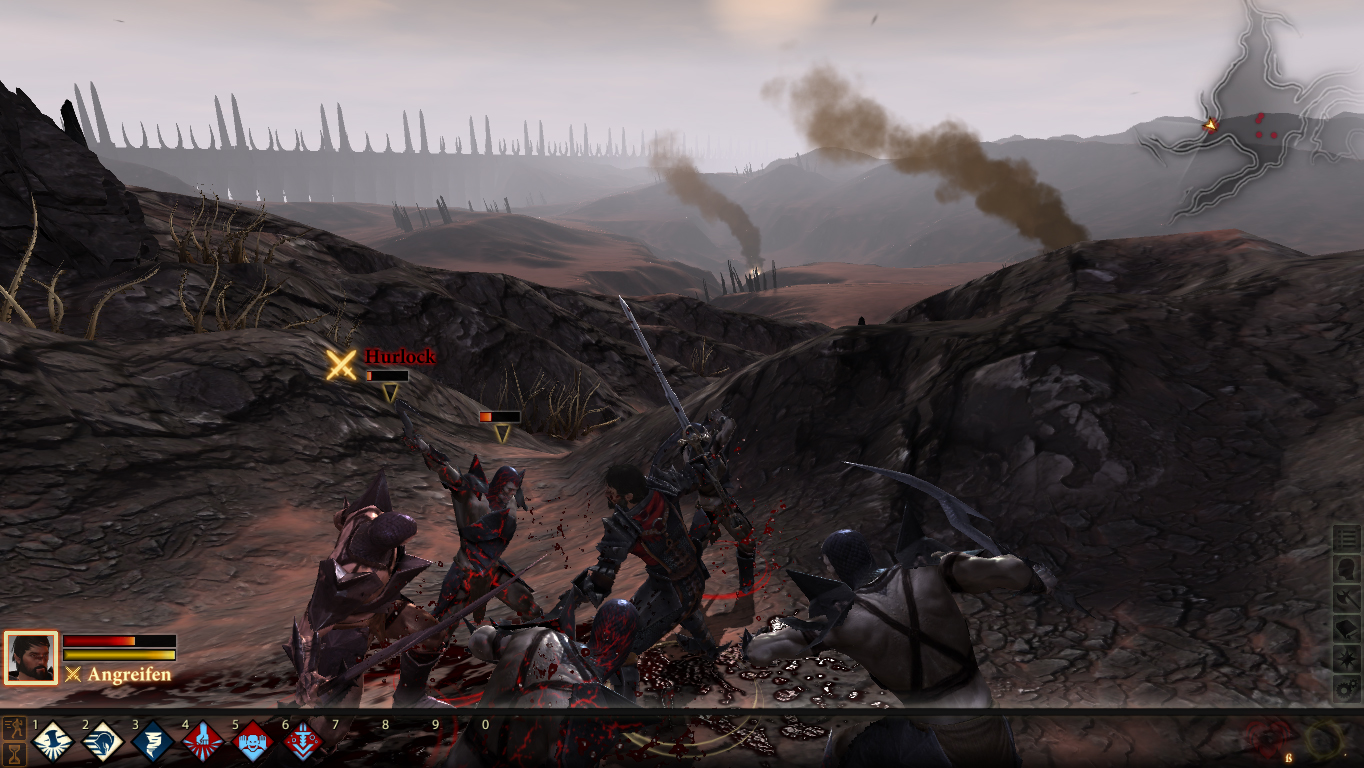Activate the hammer ability in slot 1
The width and height of the screenshot is (1364, 768).
pos(52,742)
